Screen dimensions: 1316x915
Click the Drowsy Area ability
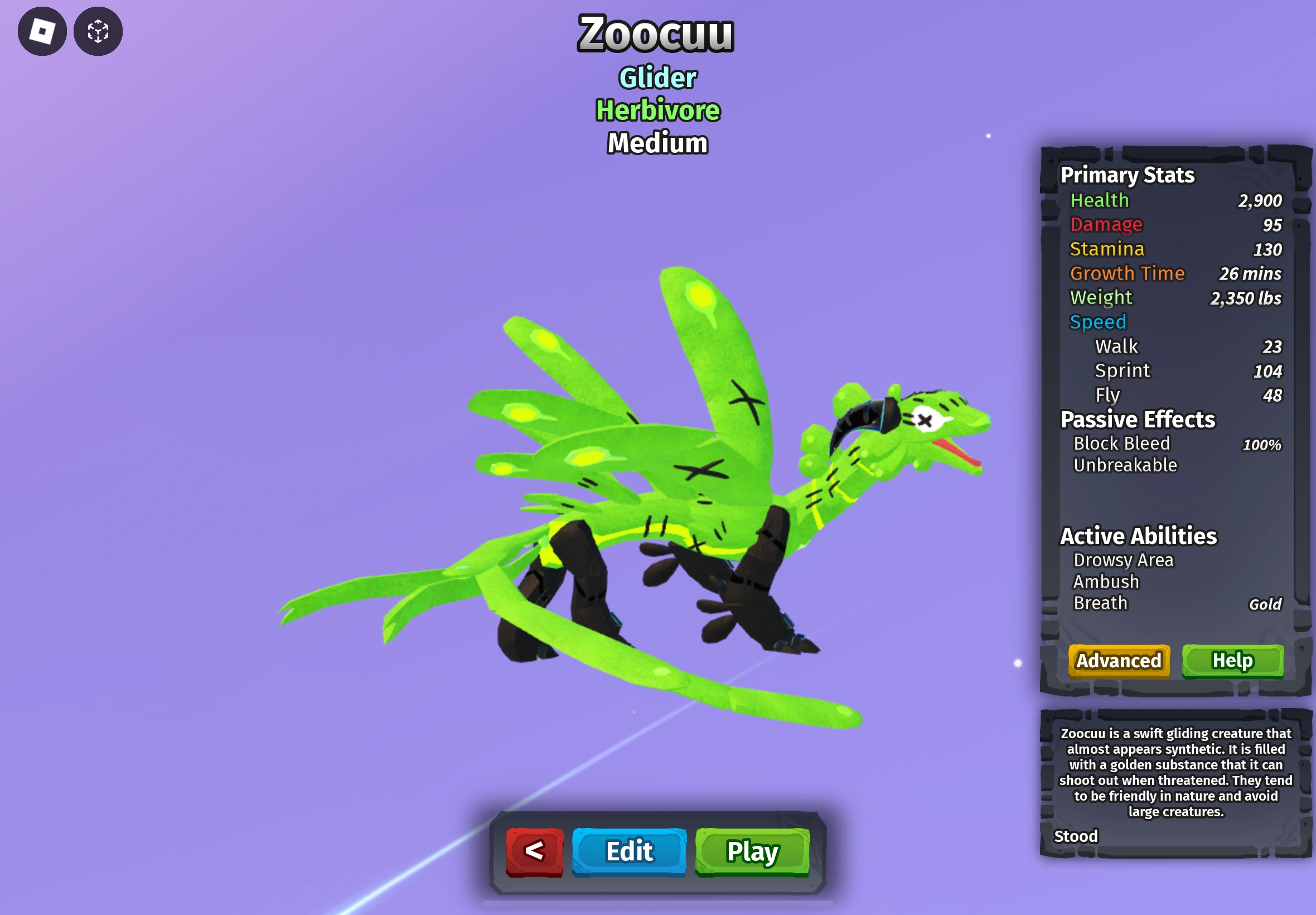click(x=1124, y=559)
